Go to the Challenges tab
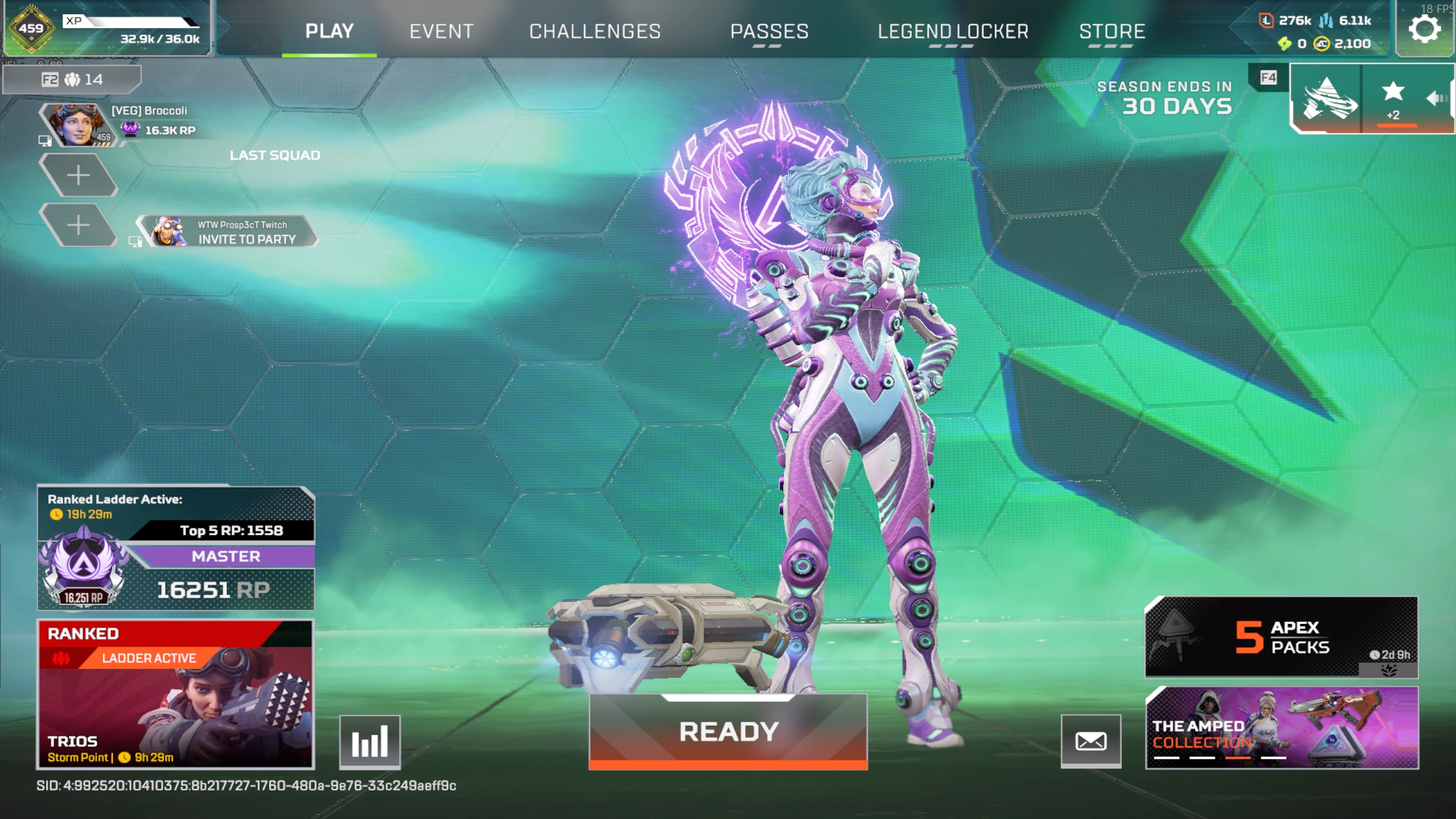Viewport: 1456px width, 819px height. click(x=595, y=31)
